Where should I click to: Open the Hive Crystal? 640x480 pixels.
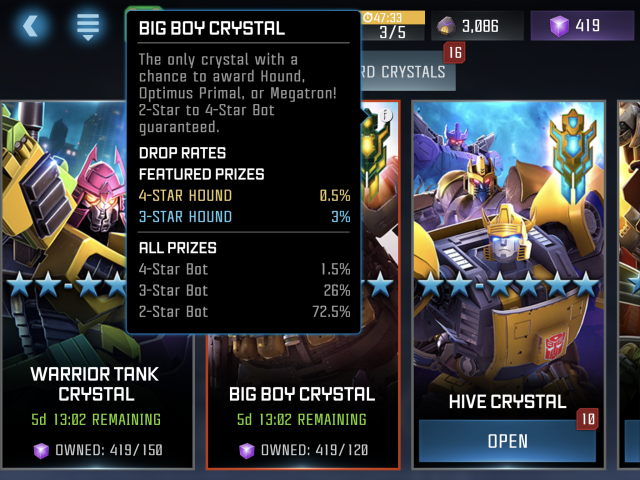[x=507, y=441]
